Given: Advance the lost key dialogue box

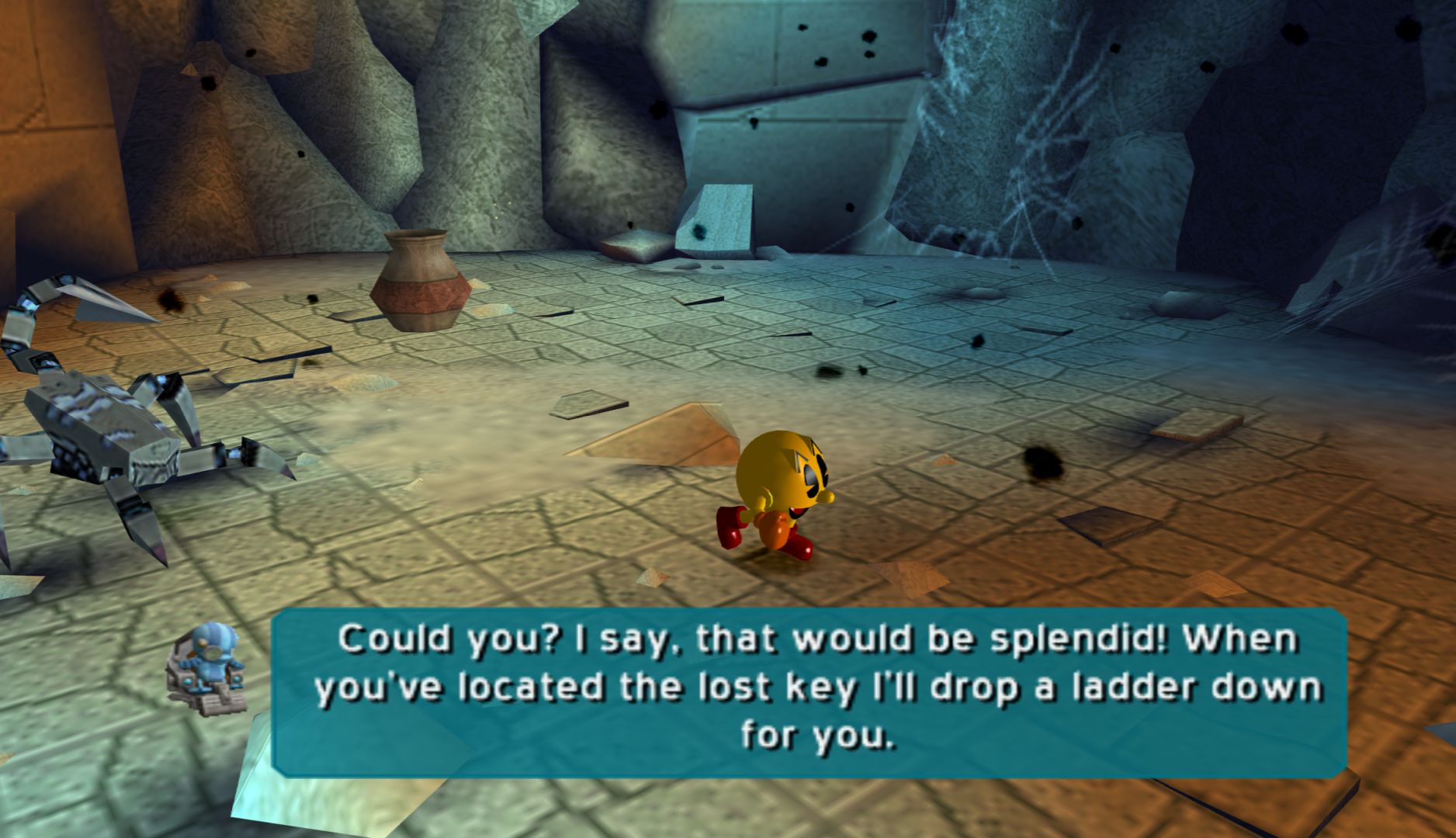Looking at the screenshot, I should 809,691.
